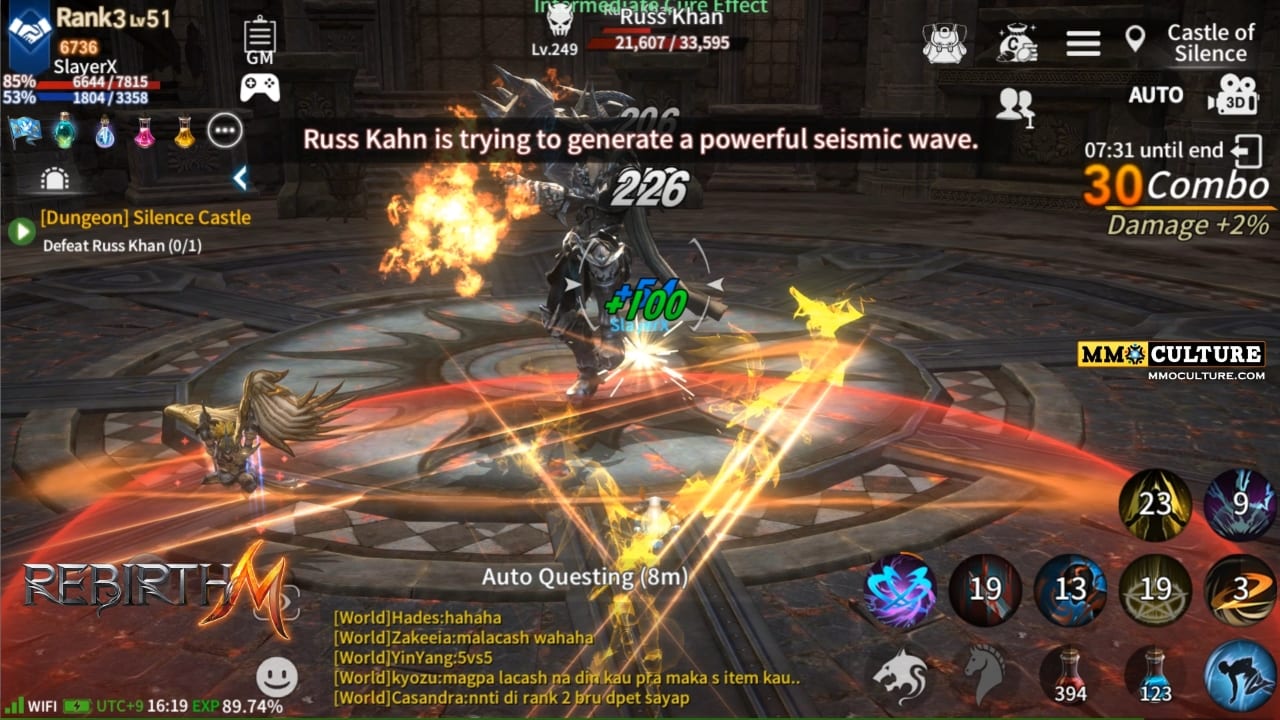Cast the purple swirling energy skill
The height and width of the screenshot is (720, 1280).
click(x=900, y=590)
